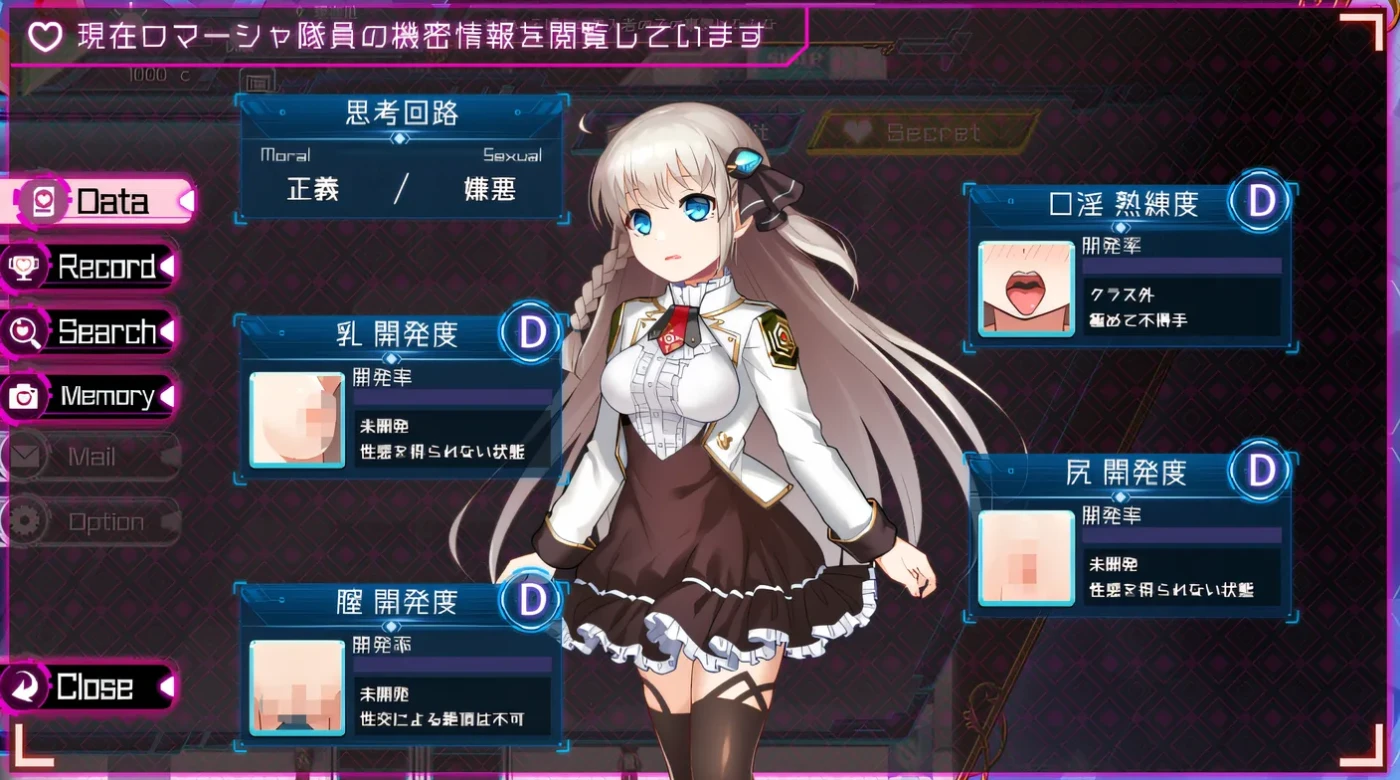Click the gear icon on the Option button

pyautogui.click(x=27, y=521)
